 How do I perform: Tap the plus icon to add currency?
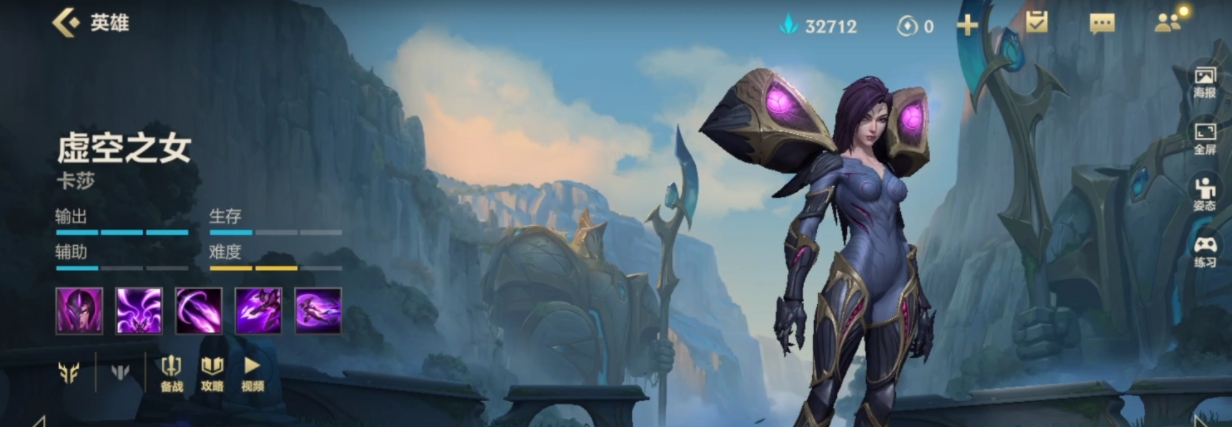click(x=967, y=25)
